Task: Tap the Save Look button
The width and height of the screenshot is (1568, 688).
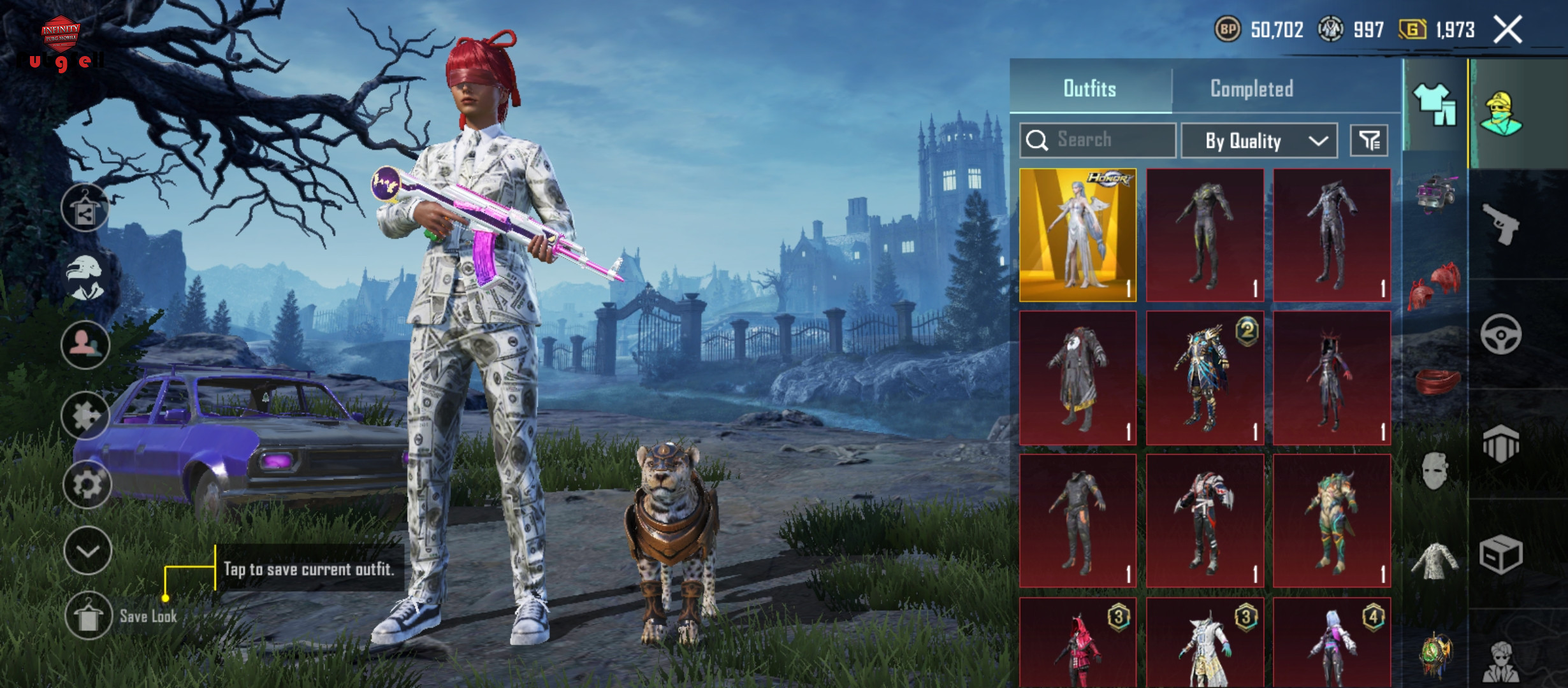Action: (x=88, y=615)
